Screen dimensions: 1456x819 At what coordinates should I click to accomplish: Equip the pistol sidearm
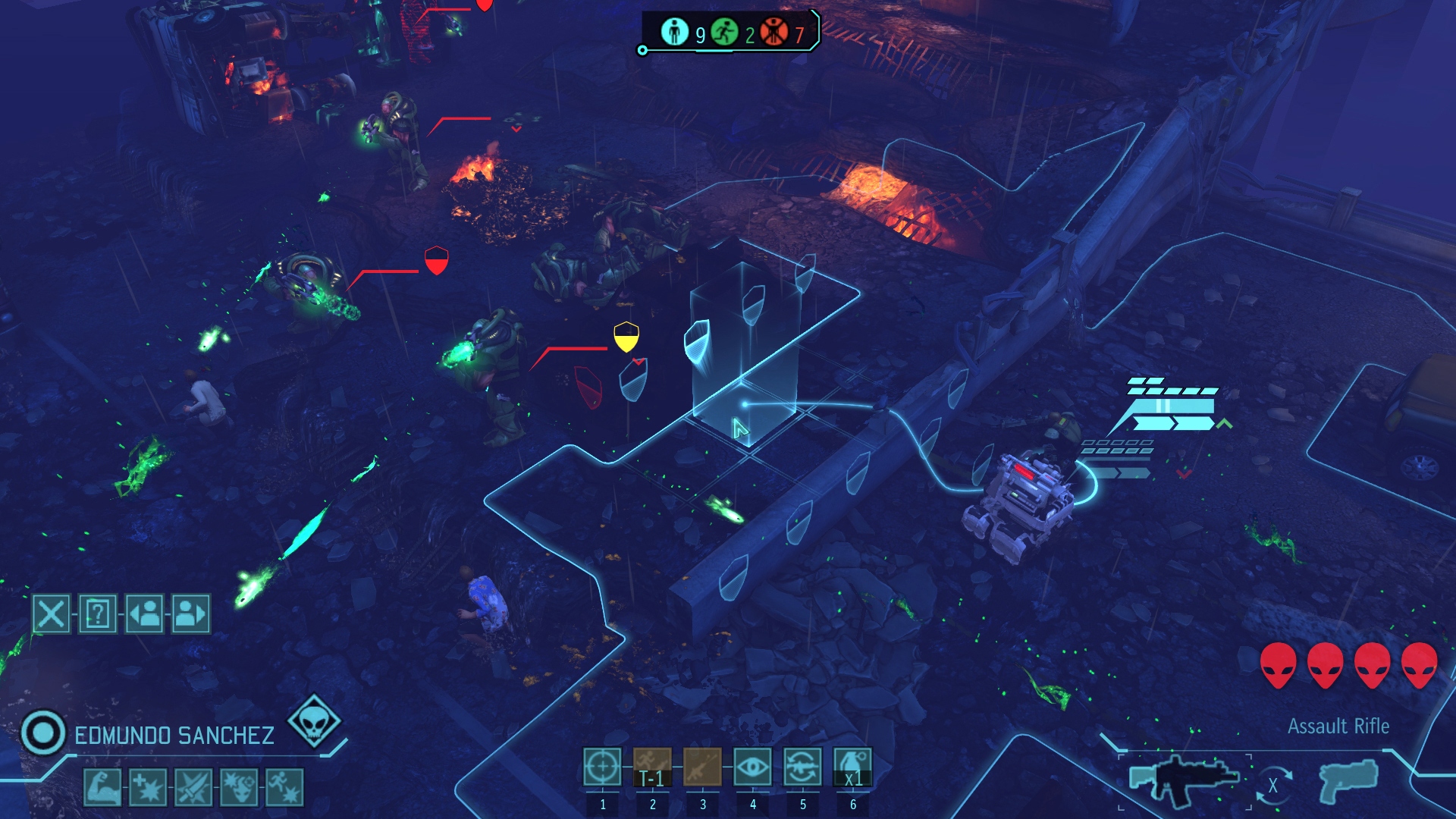(x=1349, y=781)
